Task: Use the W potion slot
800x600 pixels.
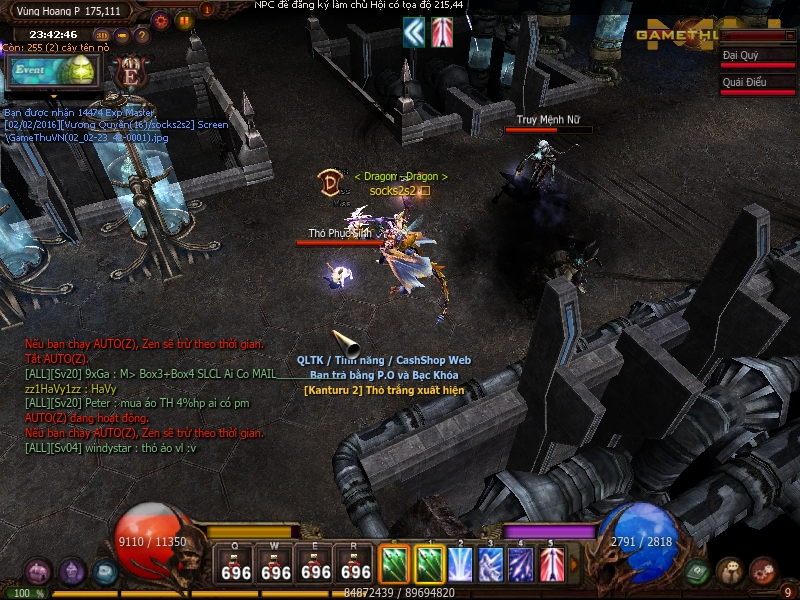Action: click(276, 566)
